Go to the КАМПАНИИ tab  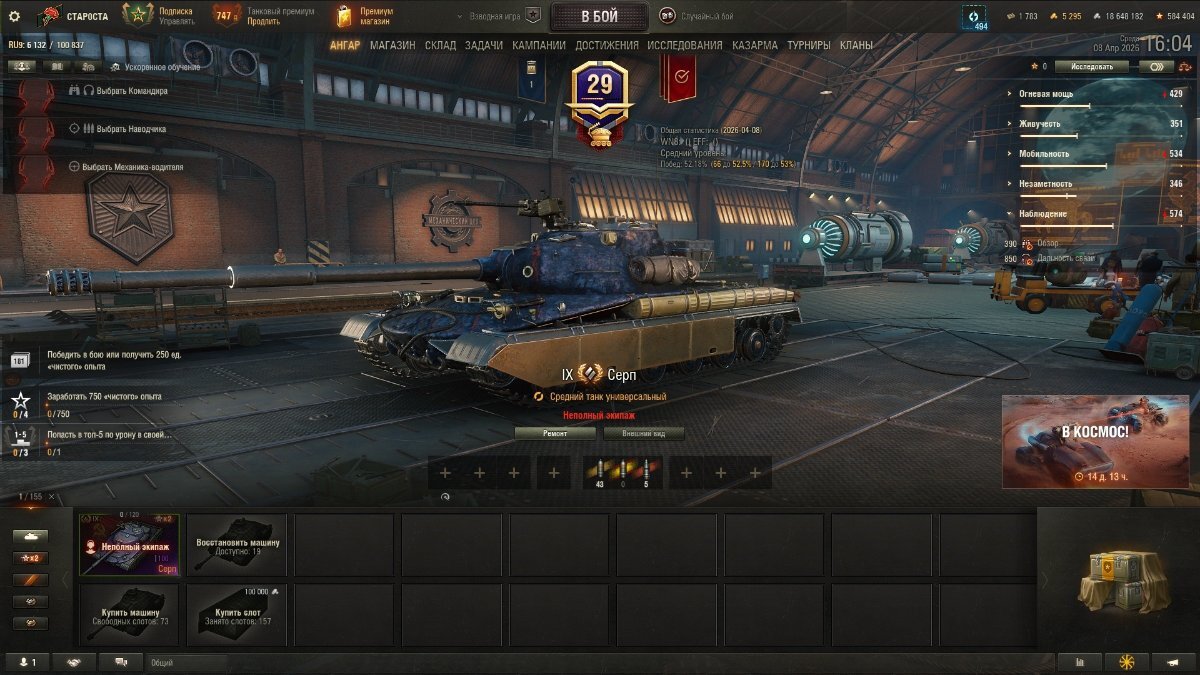pos(539,45)
